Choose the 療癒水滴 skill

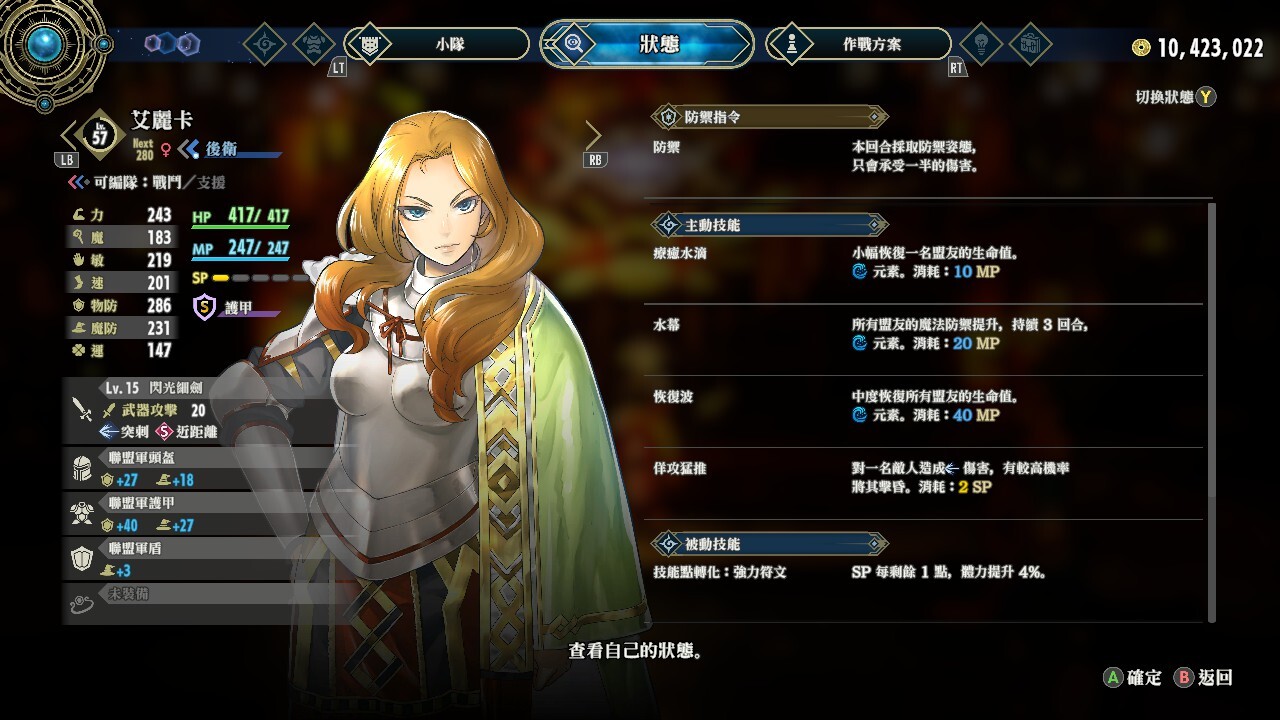pos(925,263)
